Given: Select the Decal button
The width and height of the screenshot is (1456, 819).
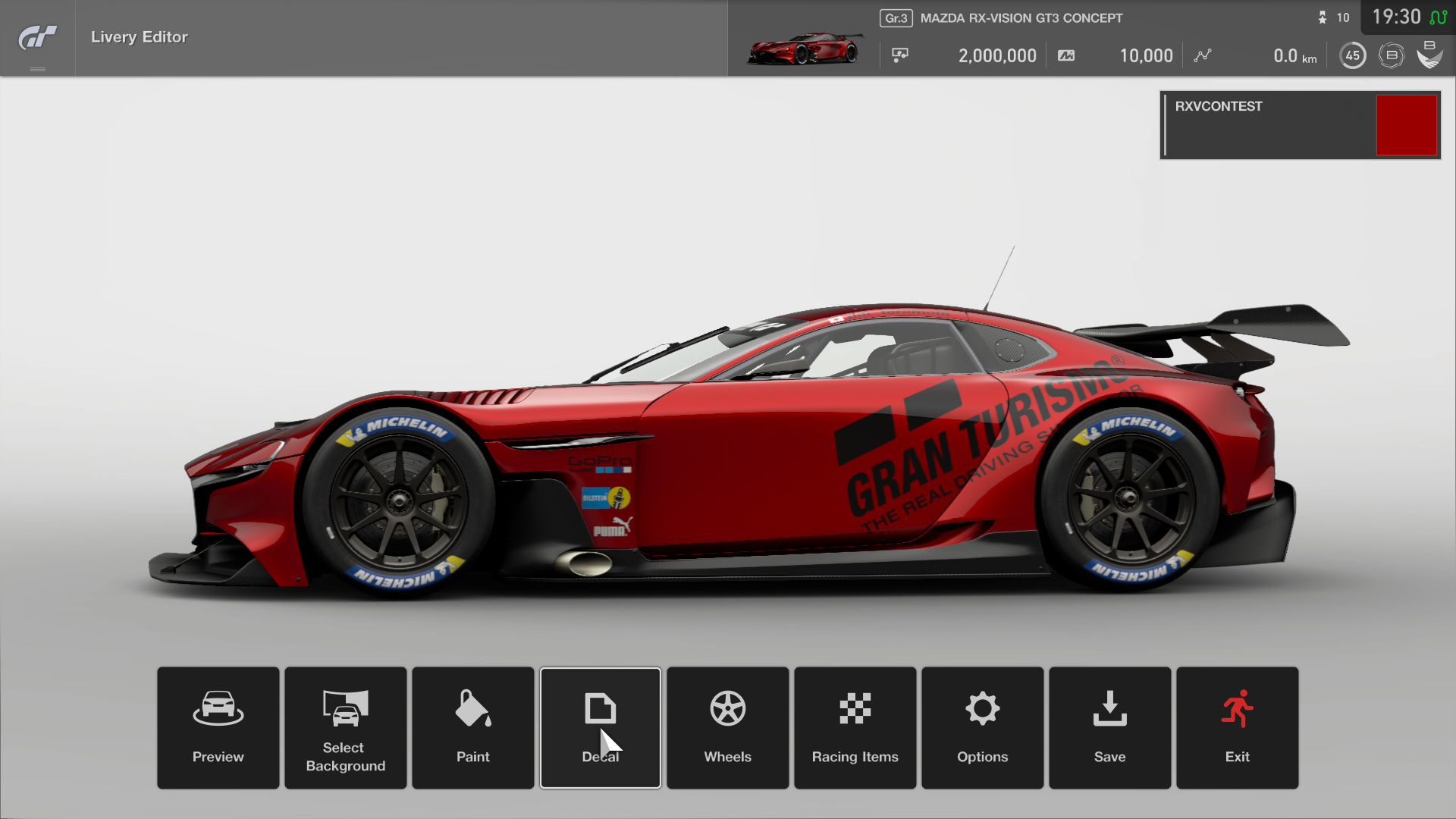Looking at the screenshot, I should tap(601, 727).
